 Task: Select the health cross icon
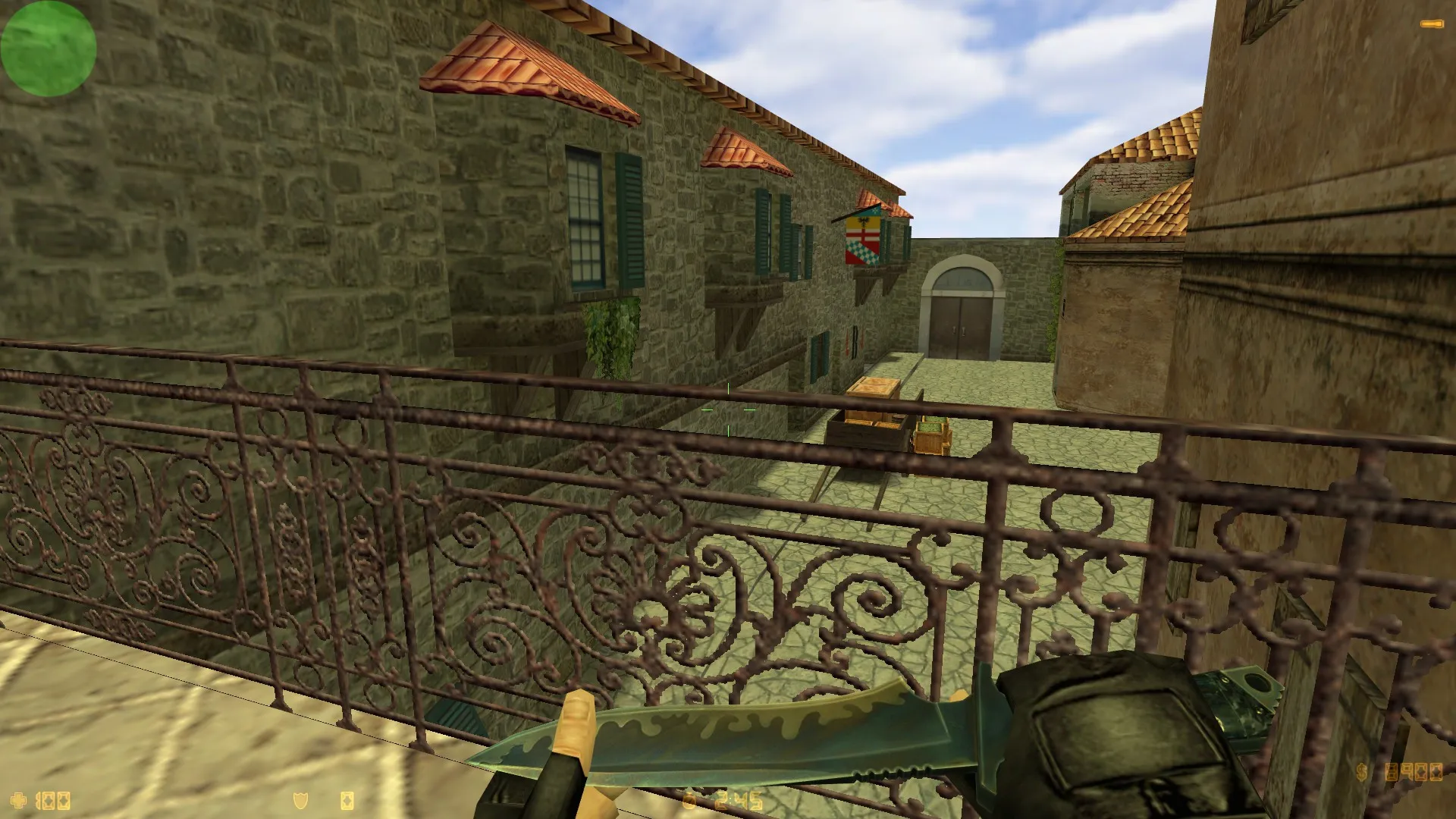(x=17, y=799)
